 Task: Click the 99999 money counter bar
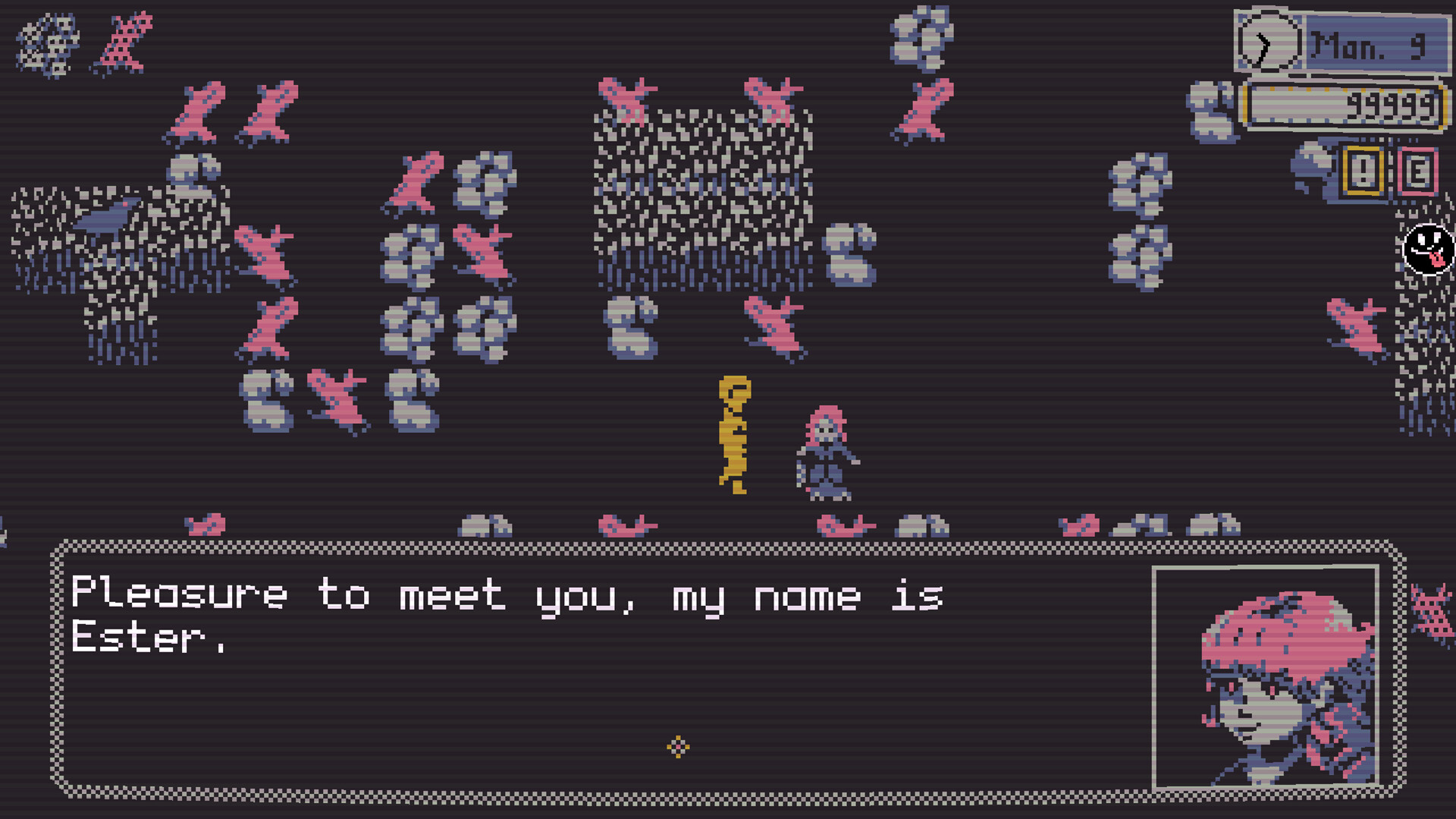1357,106
